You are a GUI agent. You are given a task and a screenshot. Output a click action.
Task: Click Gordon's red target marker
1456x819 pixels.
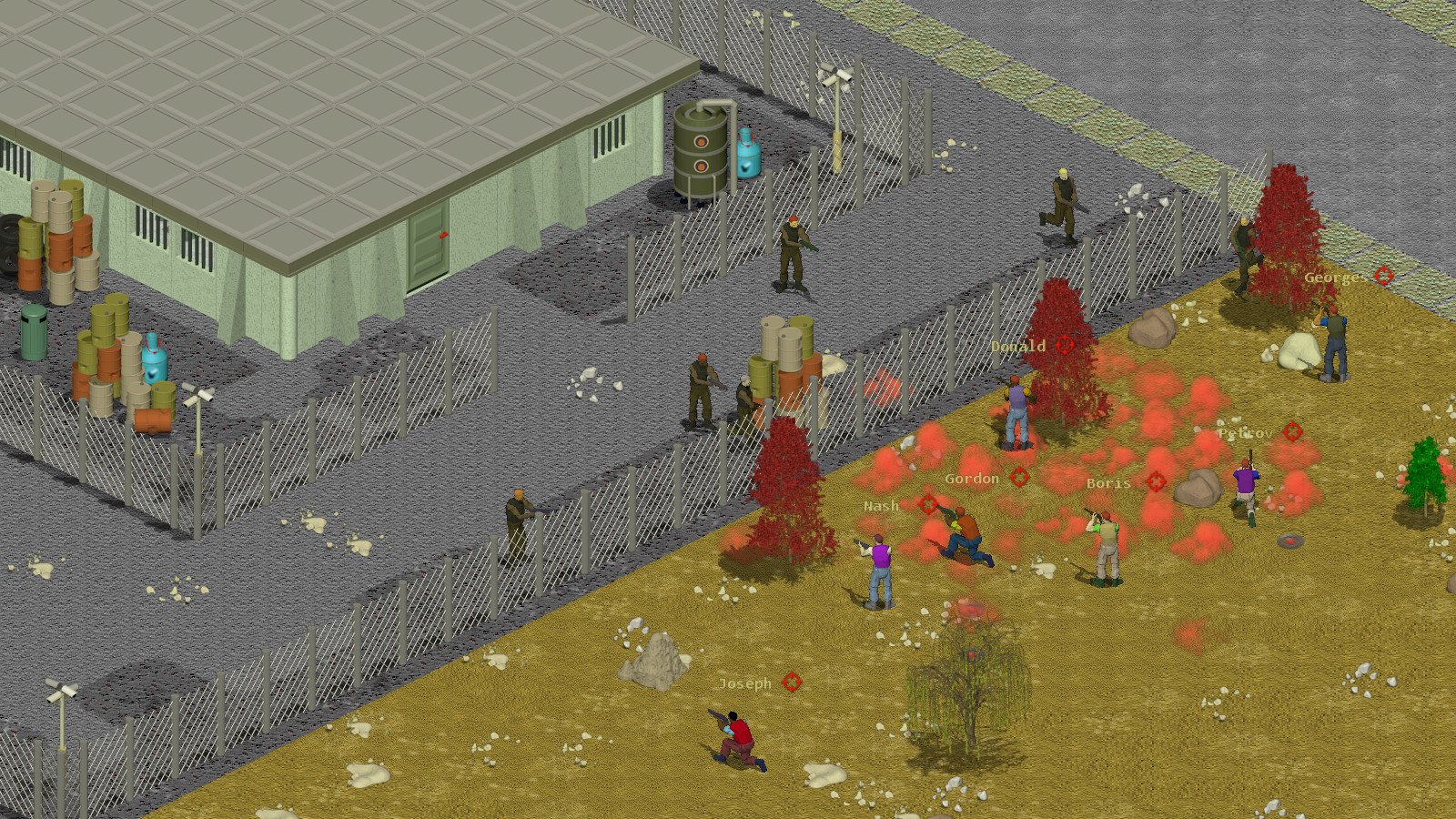click(1019, 478)
